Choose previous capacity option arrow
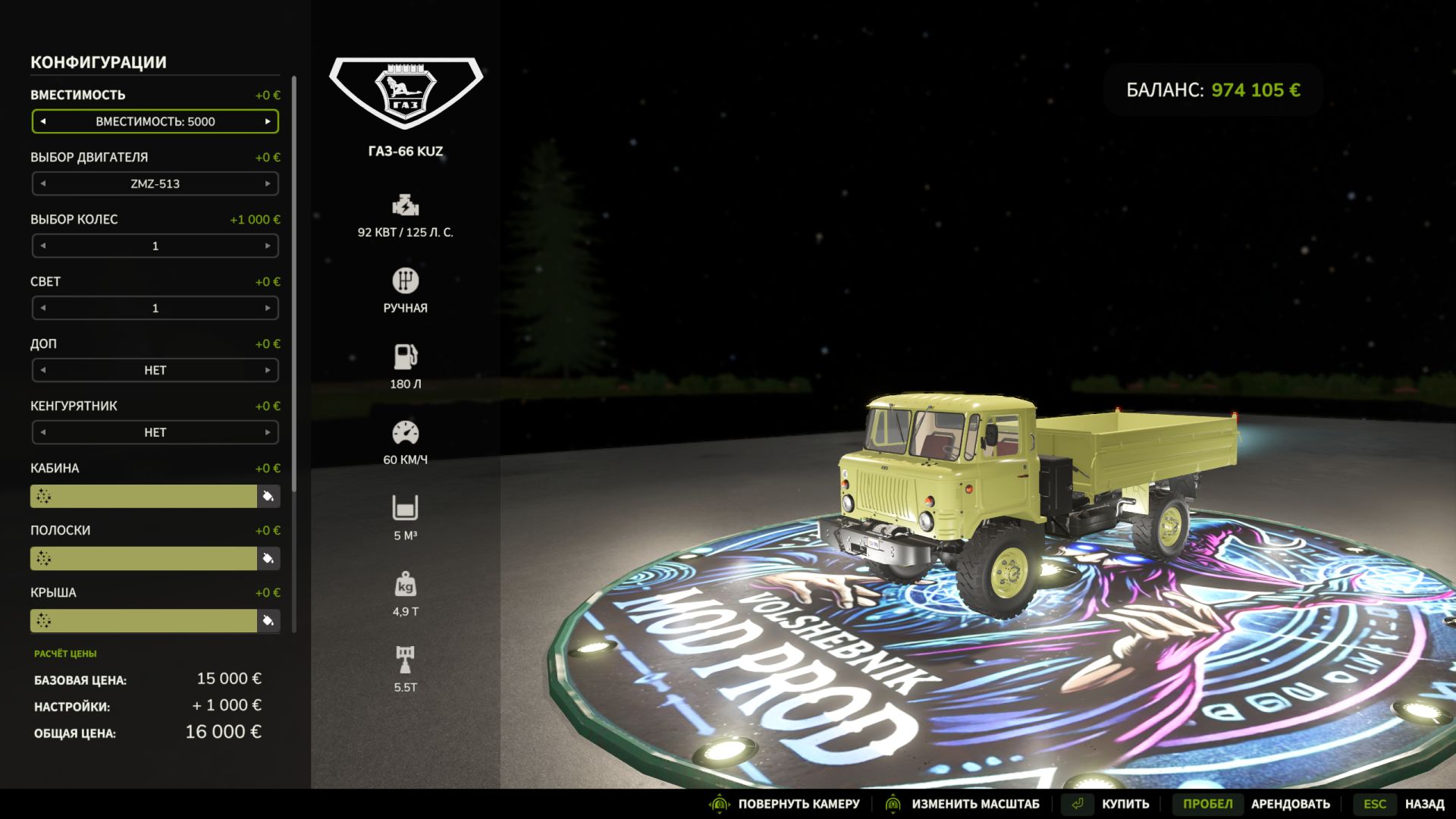The width and height of the screenshot is (1456, 819). click(43, 121)
